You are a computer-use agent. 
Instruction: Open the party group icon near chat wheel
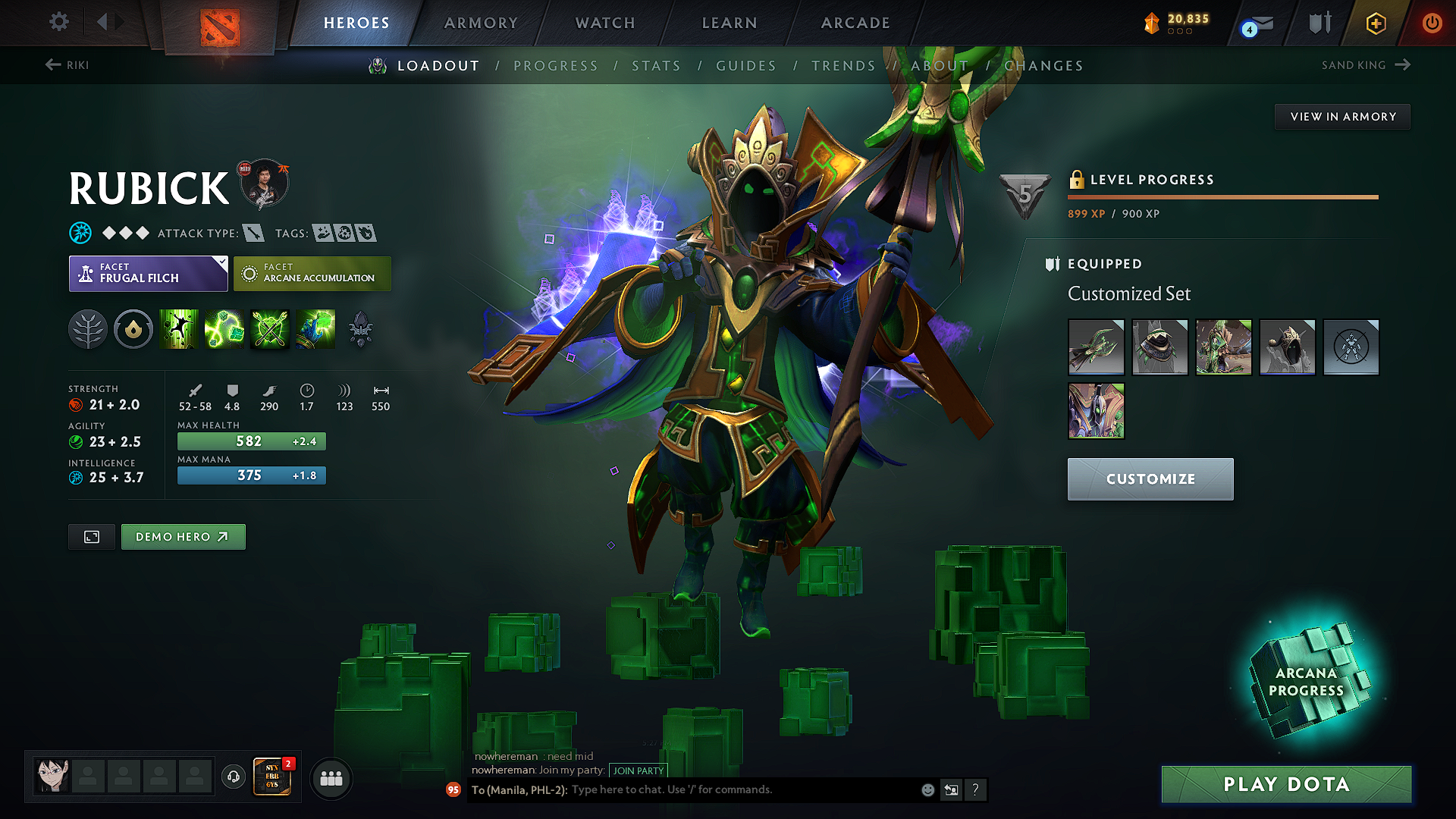pyautogui.click(x=331, y=778)
